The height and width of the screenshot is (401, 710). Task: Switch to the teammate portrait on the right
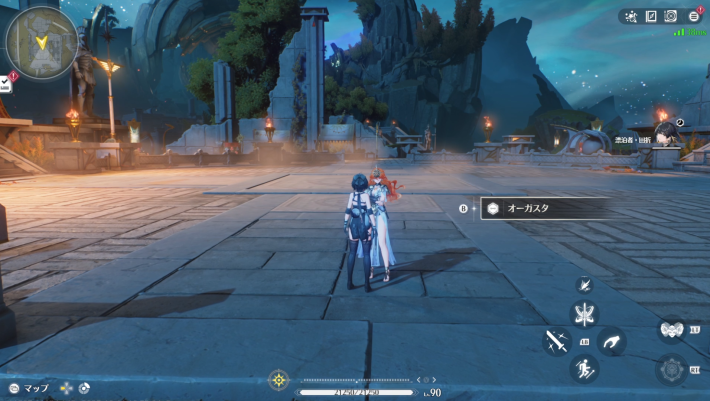[x=664, y=128]
